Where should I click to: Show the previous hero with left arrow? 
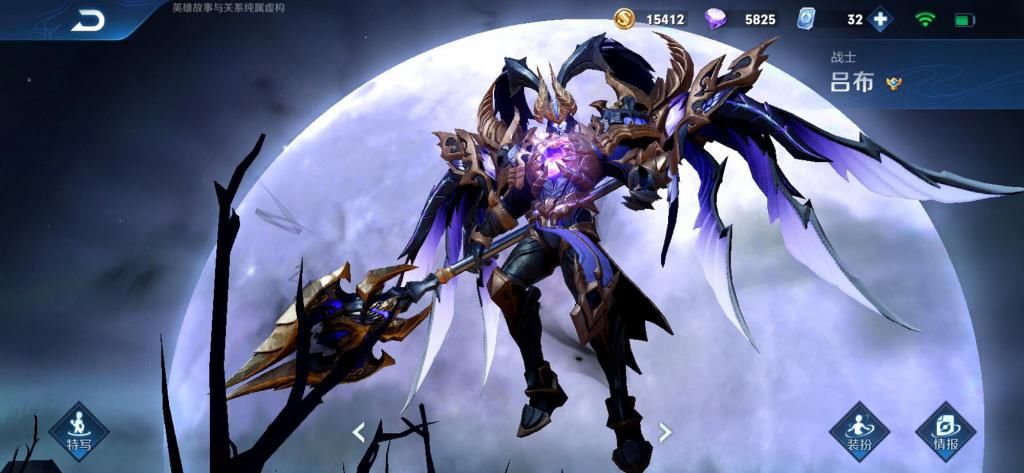(x=358, y=432)
